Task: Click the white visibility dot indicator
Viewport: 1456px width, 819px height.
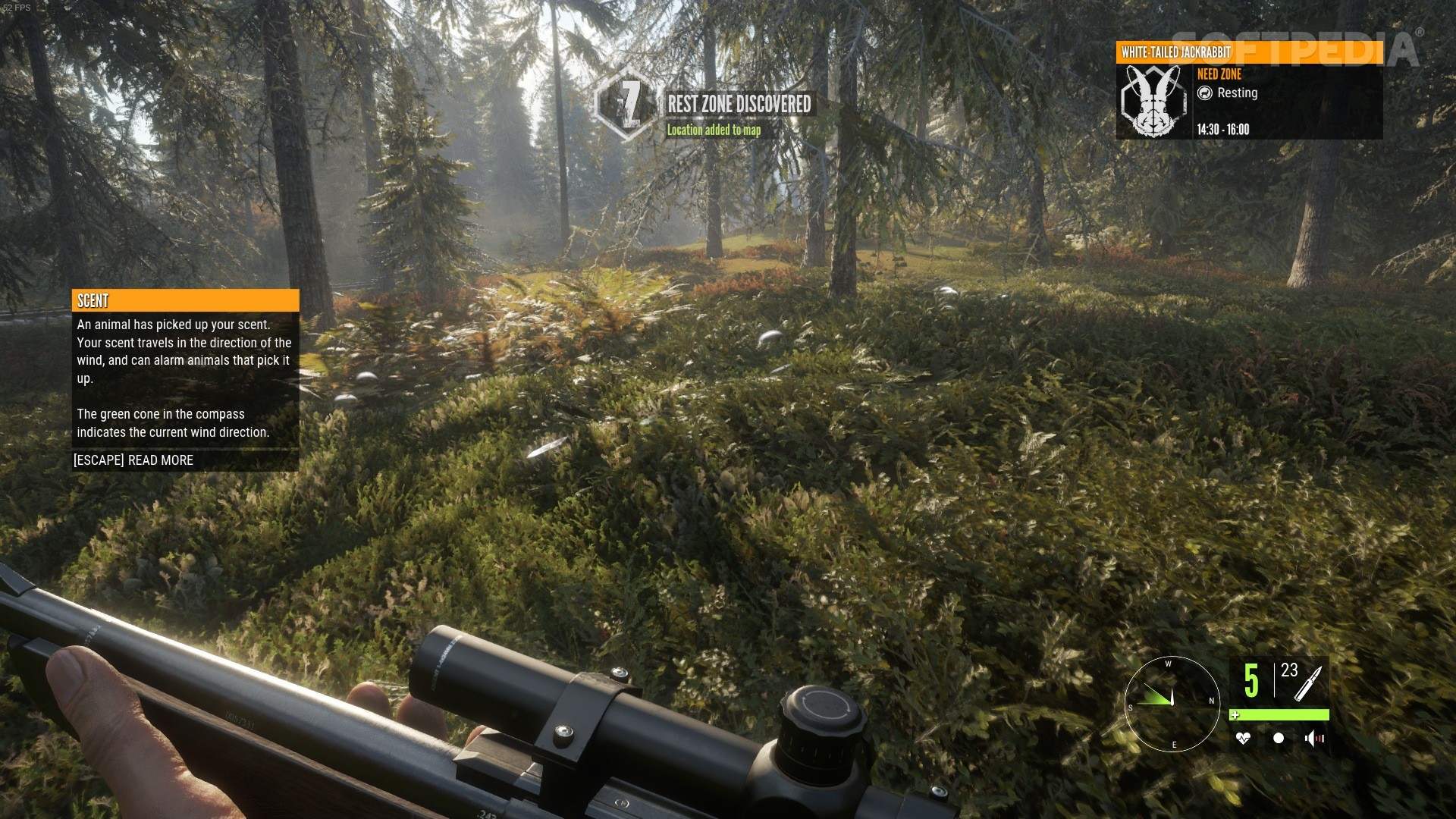Action: [1279, 738]
